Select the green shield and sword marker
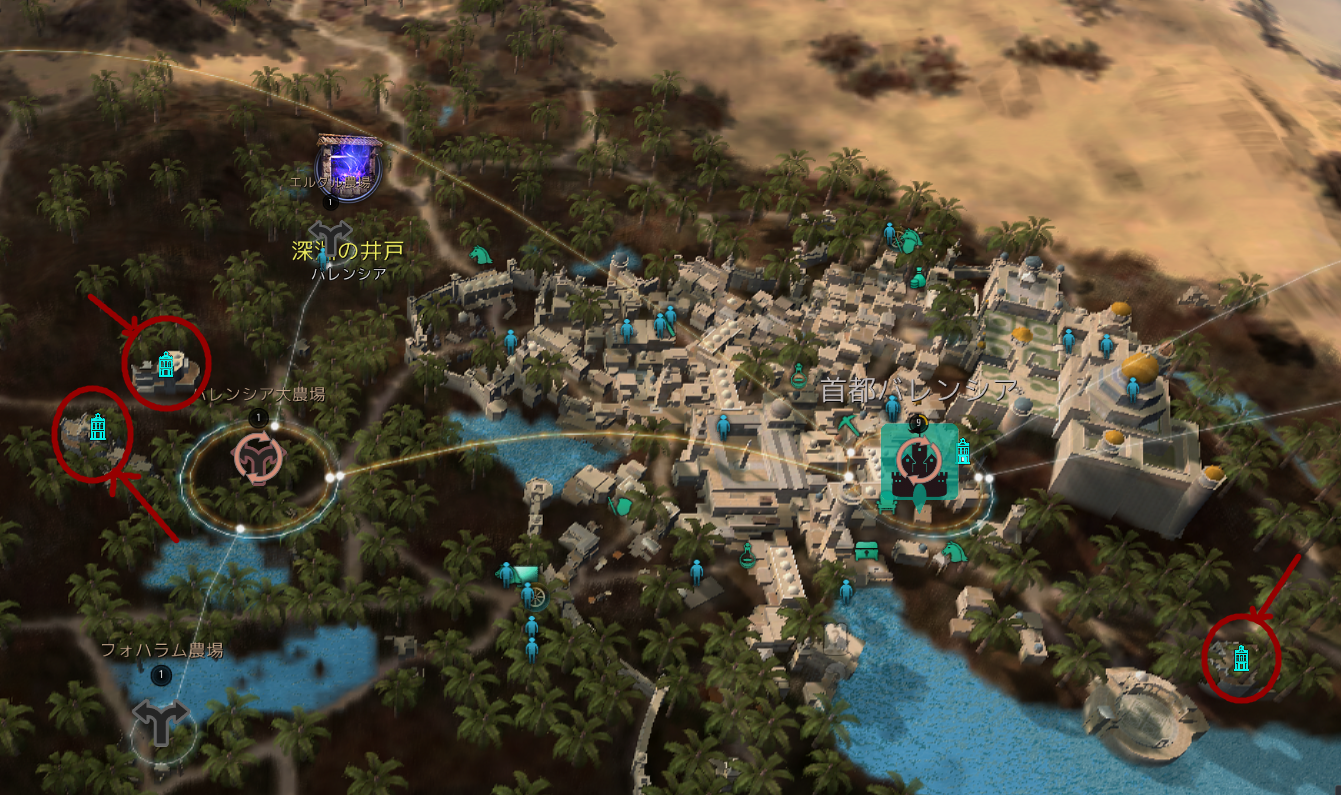Screen dimensions: 1341x795 (x=622, y=504)
